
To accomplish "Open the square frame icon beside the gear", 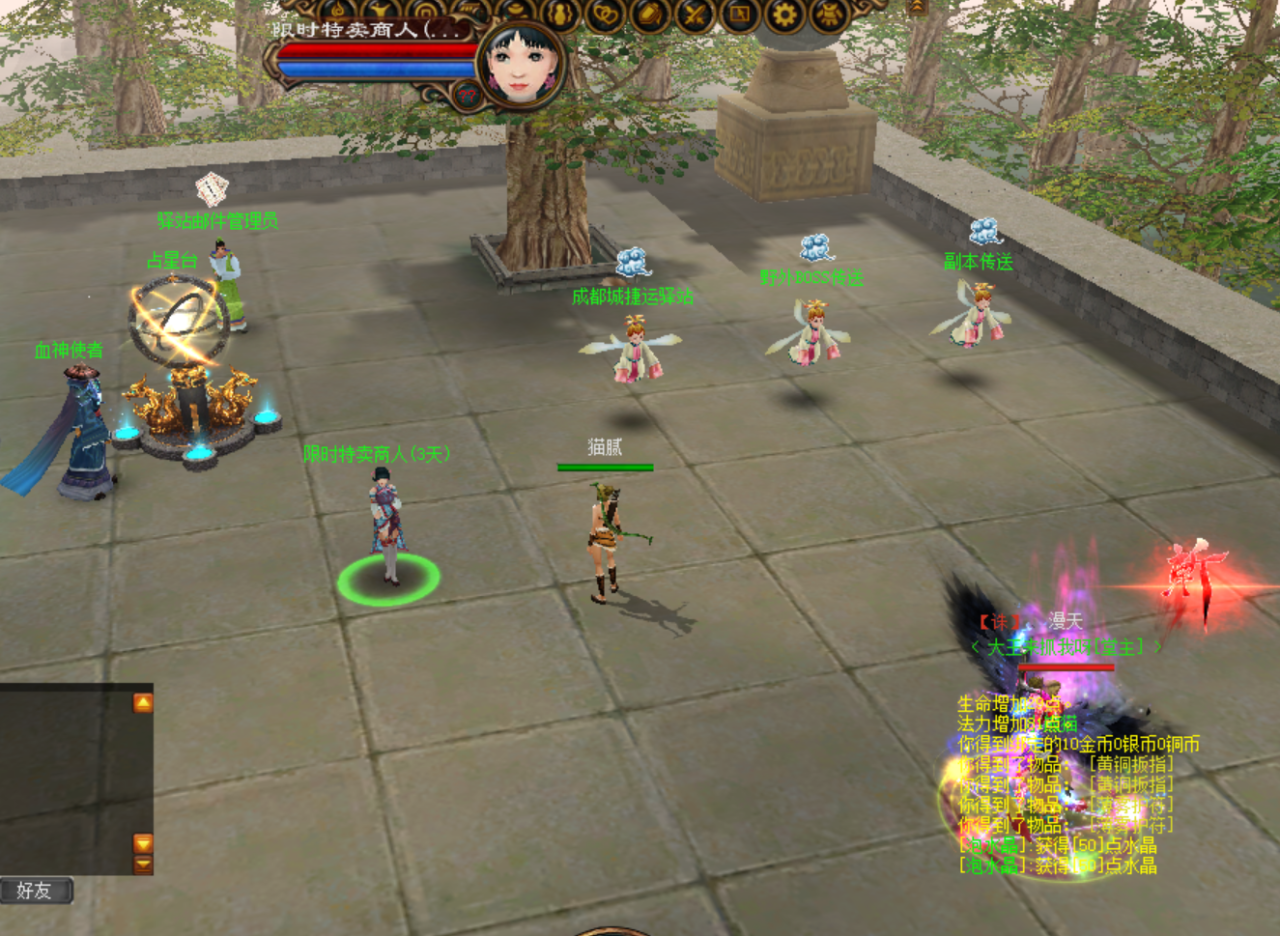I will (x=740, y=14).
